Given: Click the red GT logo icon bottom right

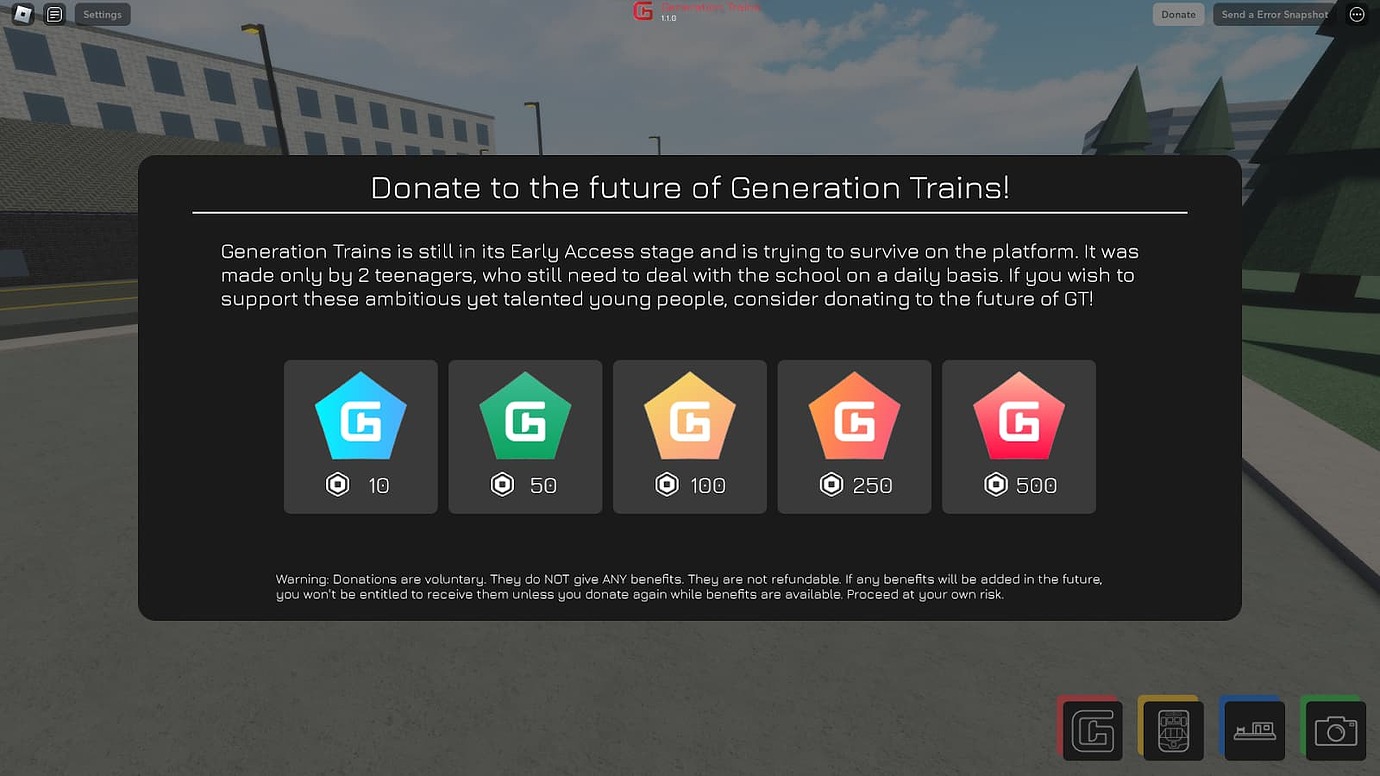Looking at the screenshot, I should click(x=1090, y=729).
